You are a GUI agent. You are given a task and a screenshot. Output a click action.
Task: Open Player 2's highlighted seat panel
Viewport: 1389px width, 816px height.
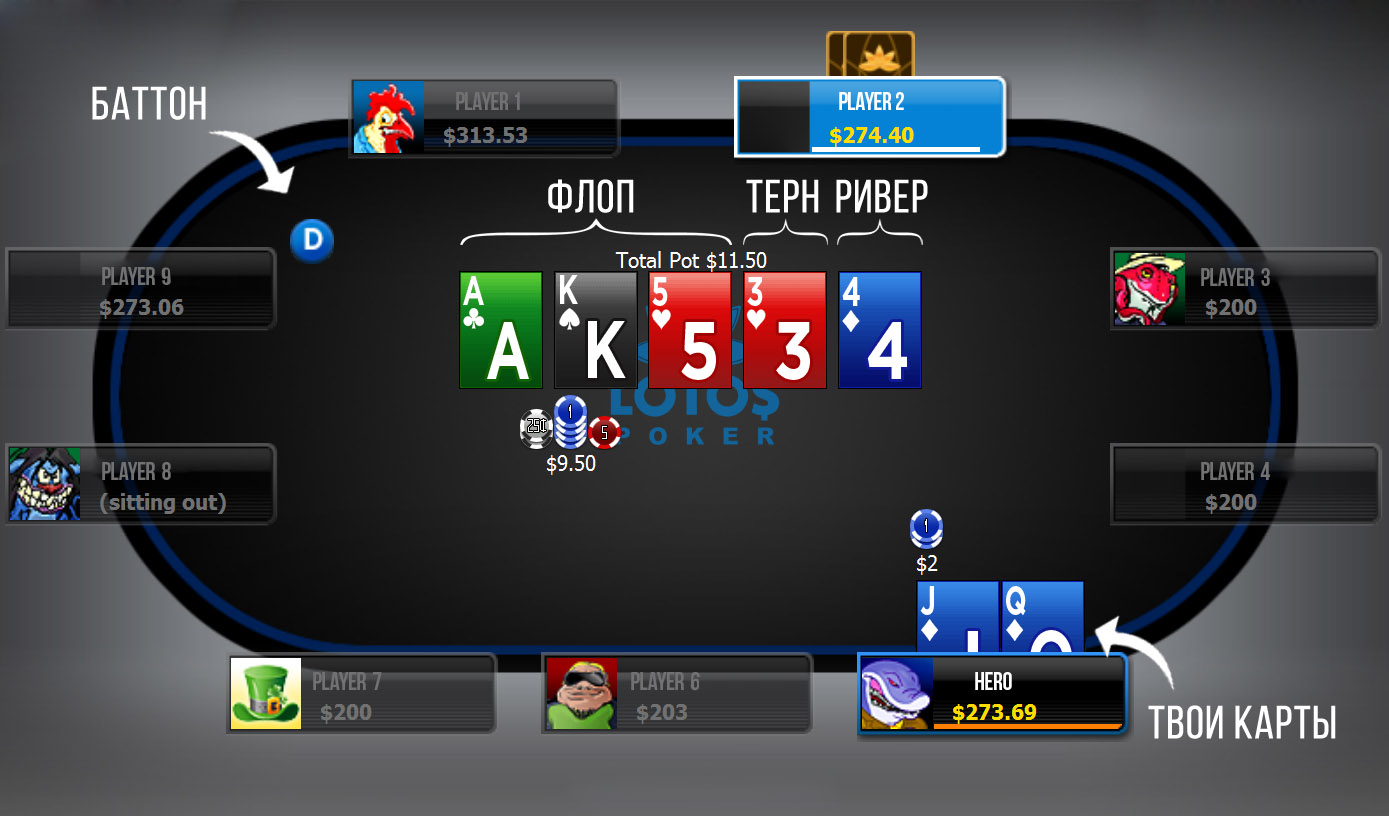pyautogui.click(x=869, y=117)
